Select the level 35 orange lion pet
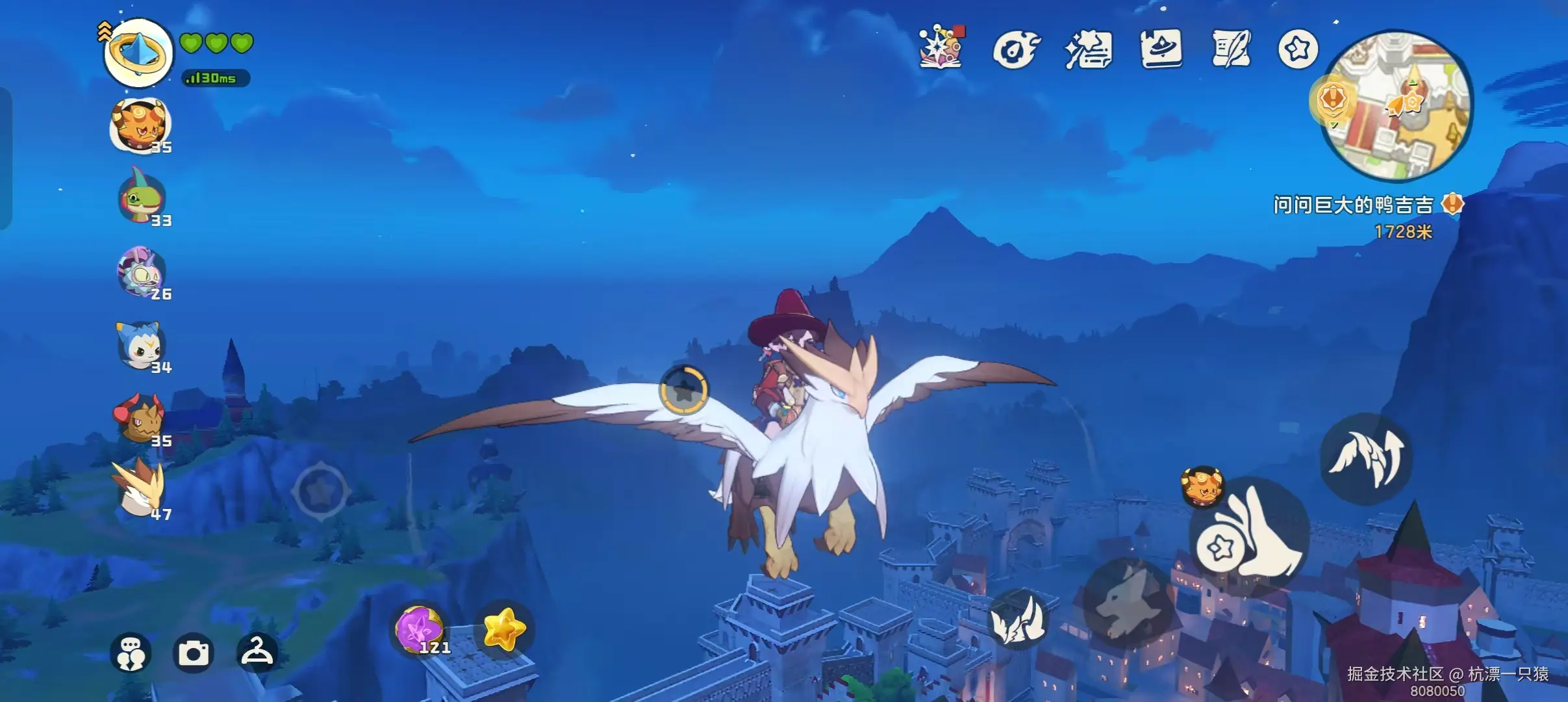 coord(140,125)
